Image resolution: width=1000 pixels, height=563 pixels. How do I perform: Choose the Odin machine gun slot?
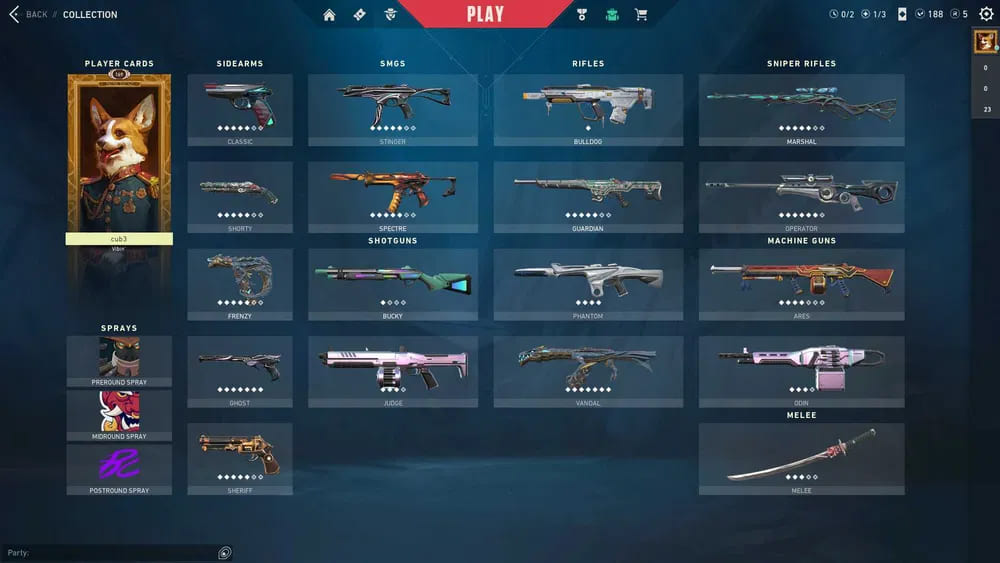[x=801, y=370]
